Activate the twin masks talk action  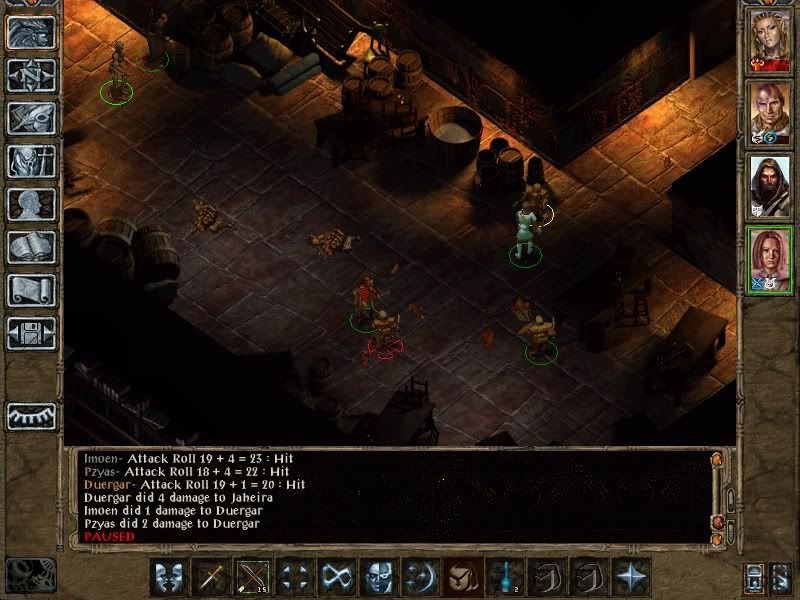[x=169, y=577]
